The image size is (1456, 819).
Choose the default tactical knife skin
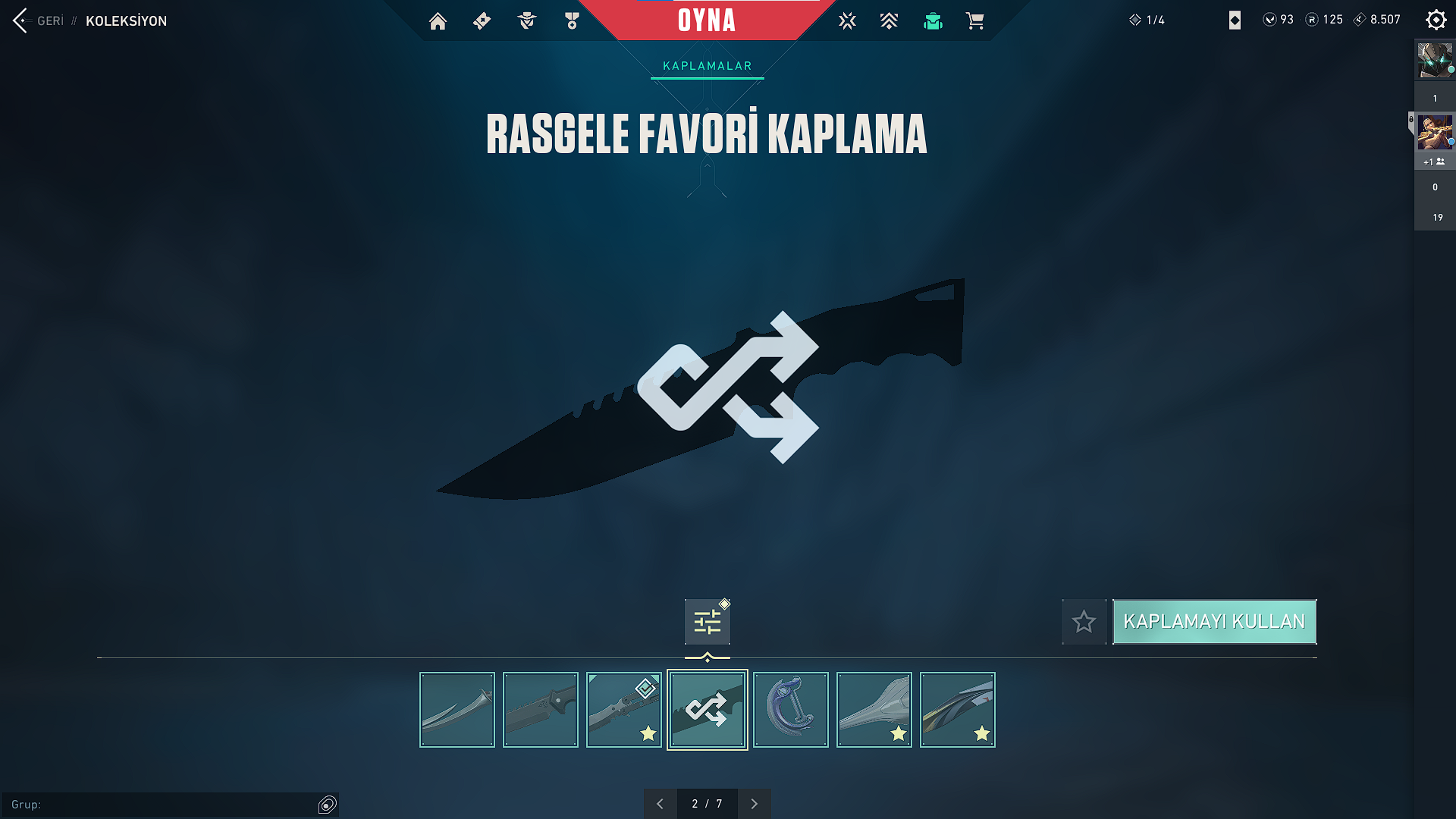coord(541,710)
